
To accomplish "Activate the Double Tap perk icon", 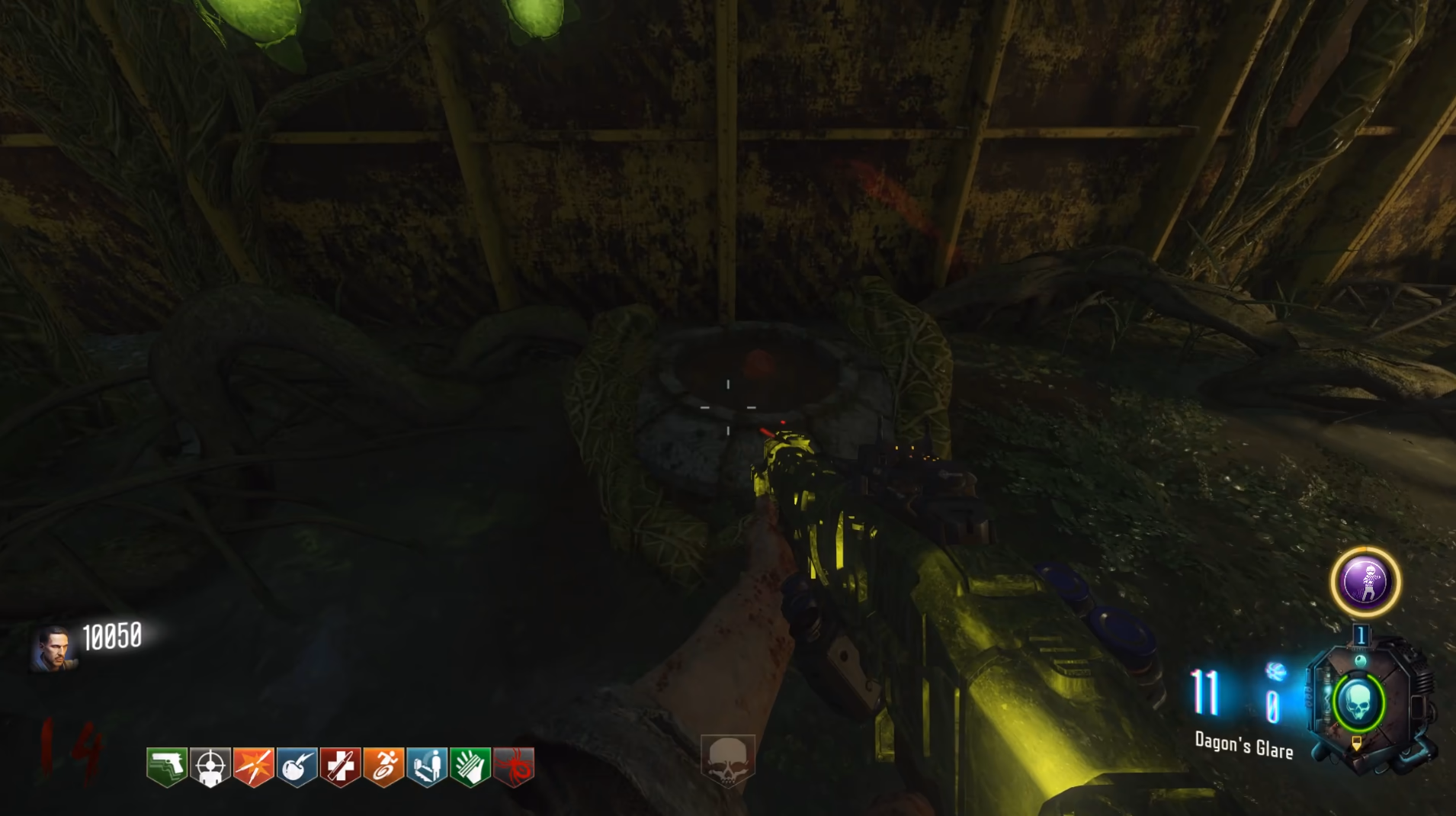I will (x=254, y=766).
